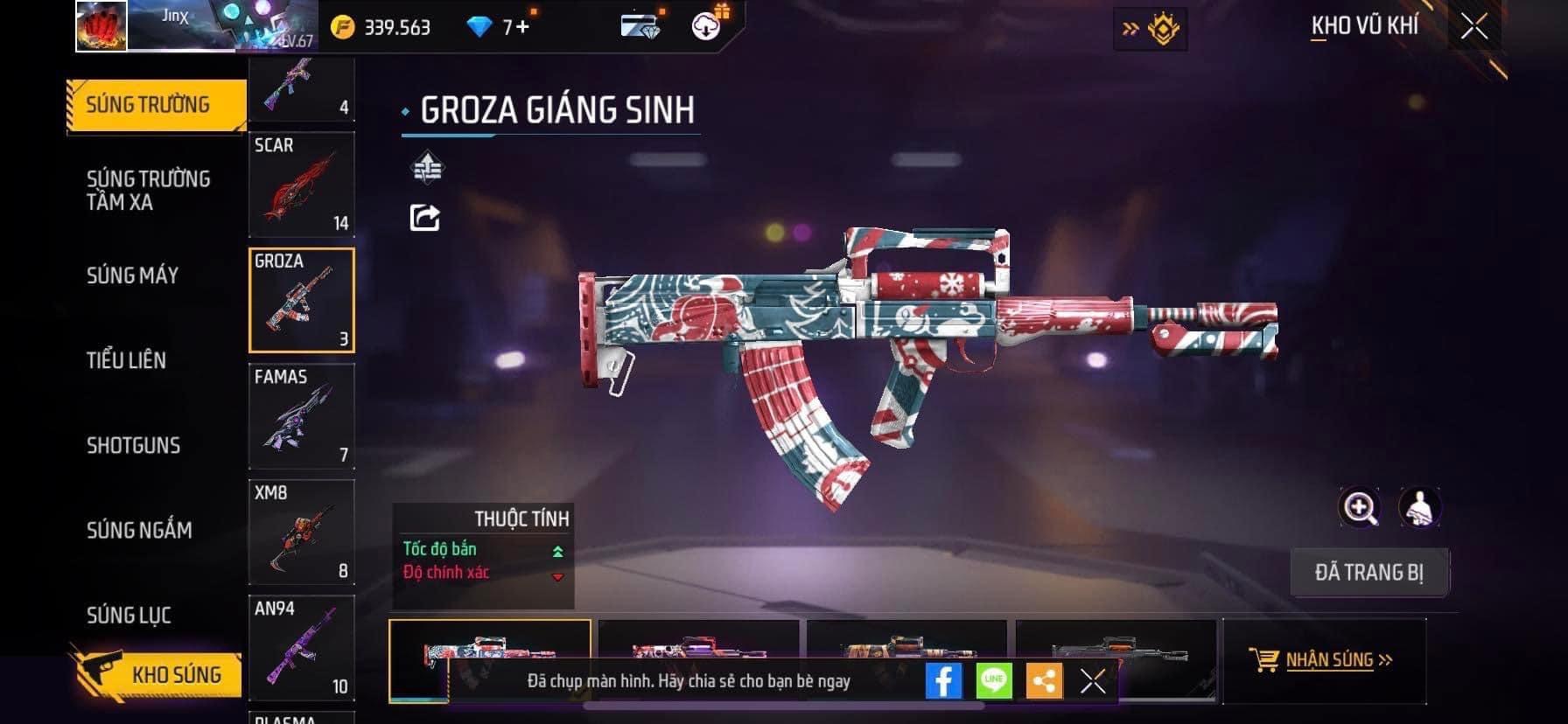Screen dimensions: 1568x724
Task: Click the share skin icon
Action: [x=425, y=217]
